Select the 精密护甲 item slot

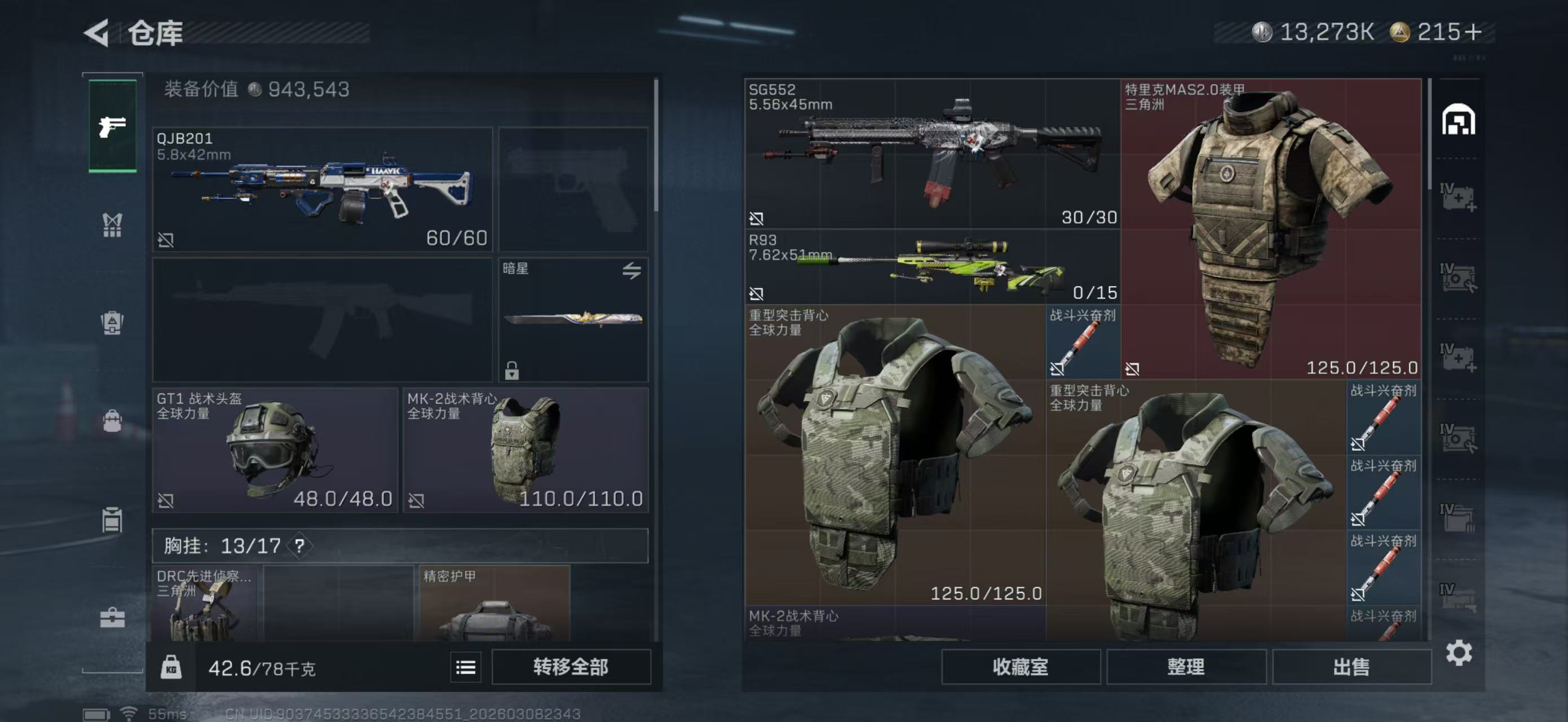[494, 602]
